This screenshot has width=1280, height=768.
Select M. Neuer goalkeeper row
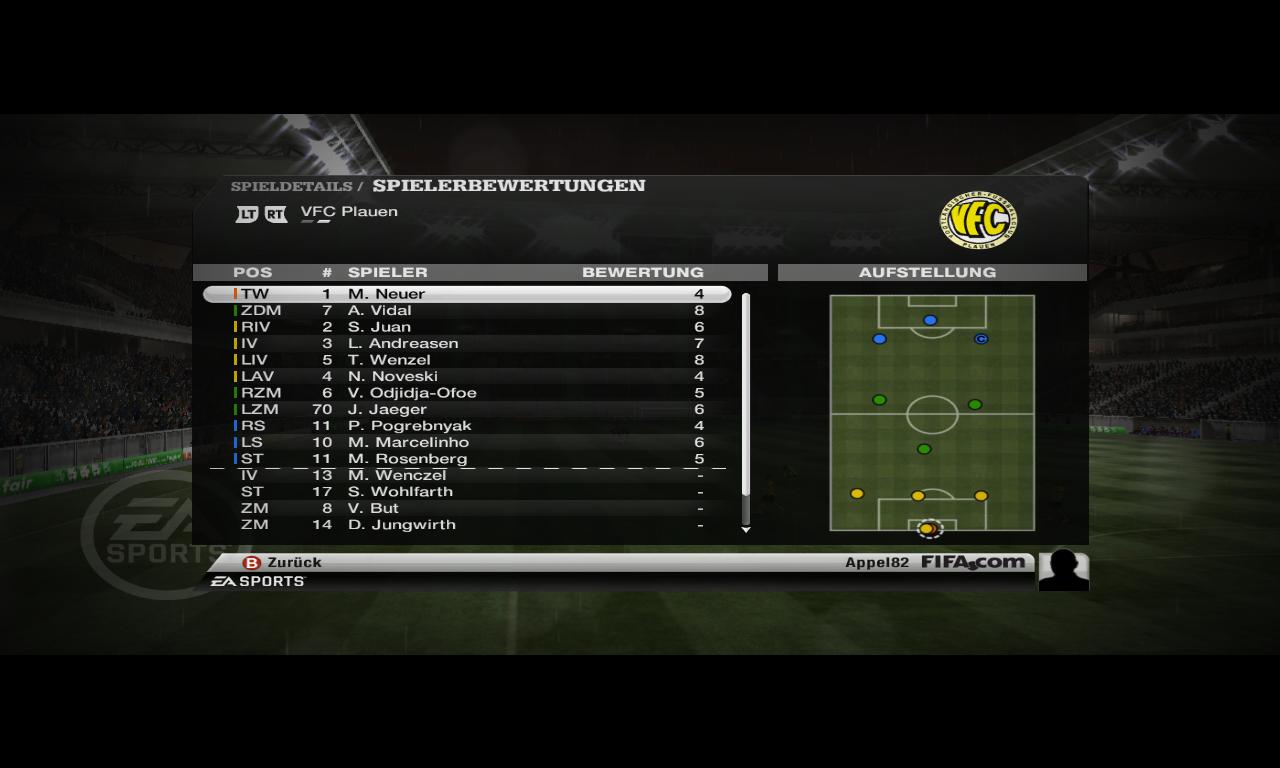tap(467, 294)
